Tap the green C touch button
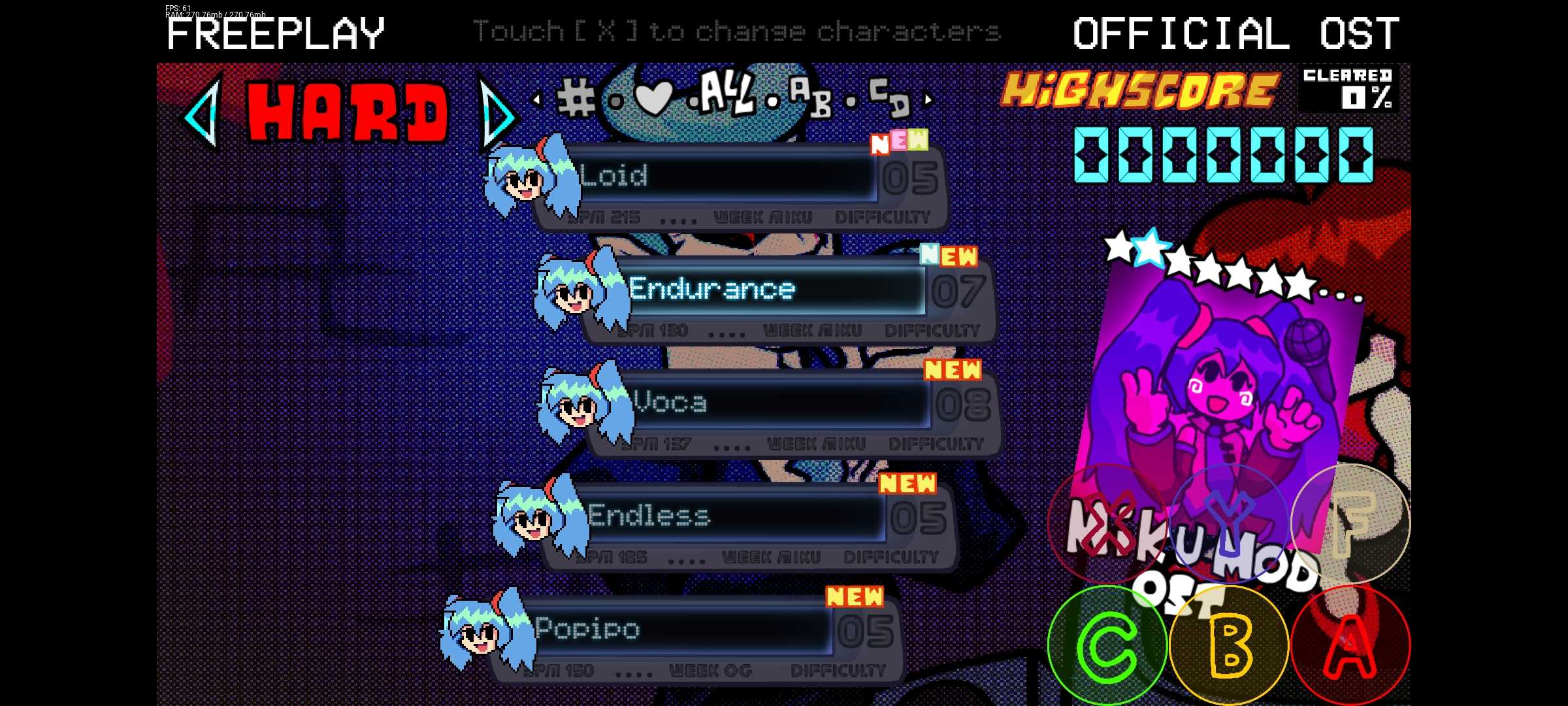Image resolution: width=1568 pixels, height=706 pixels. click(x=1107, y=645)
